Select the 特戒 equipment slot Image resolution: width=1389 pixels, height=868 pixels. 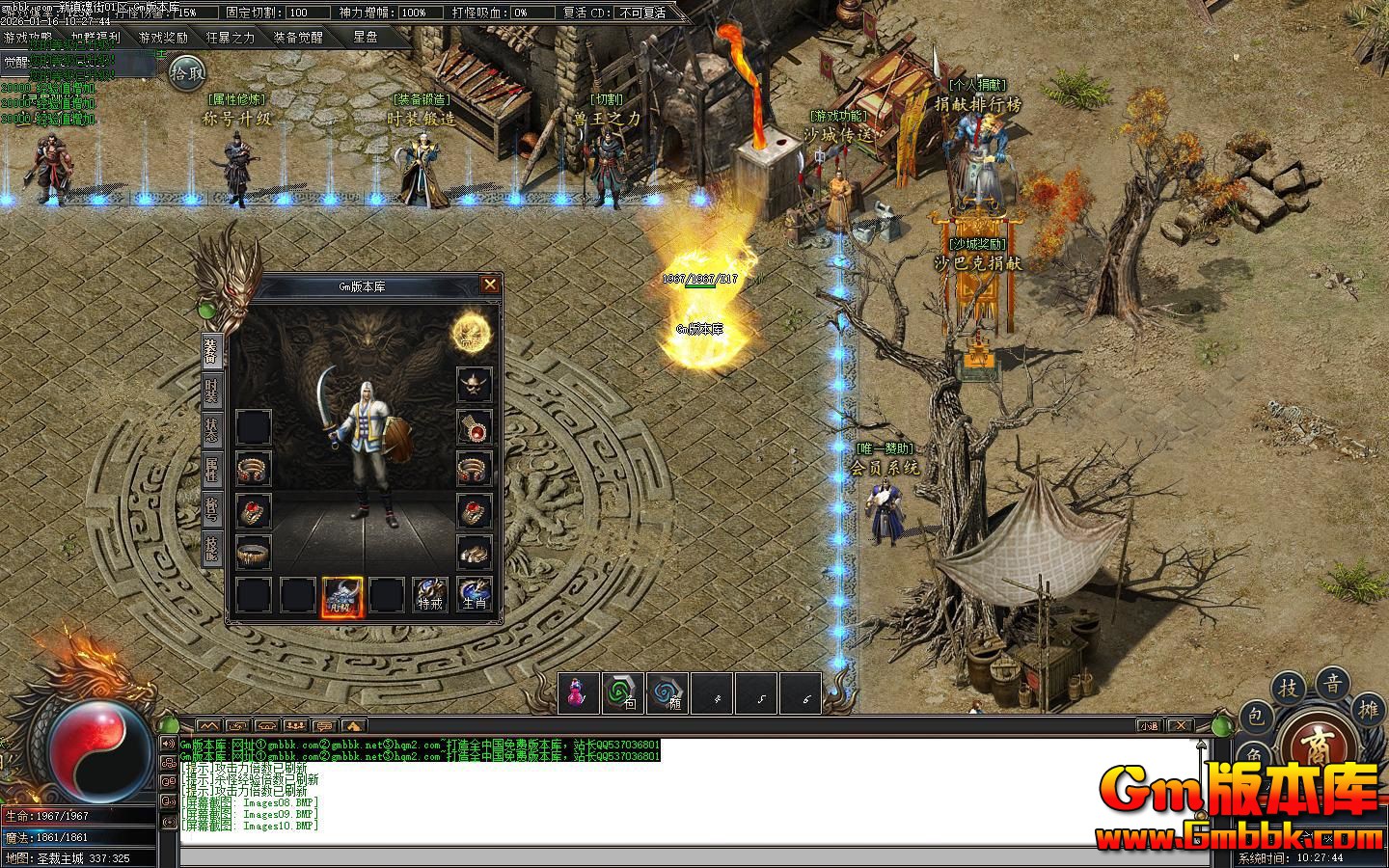click(430, 595)
